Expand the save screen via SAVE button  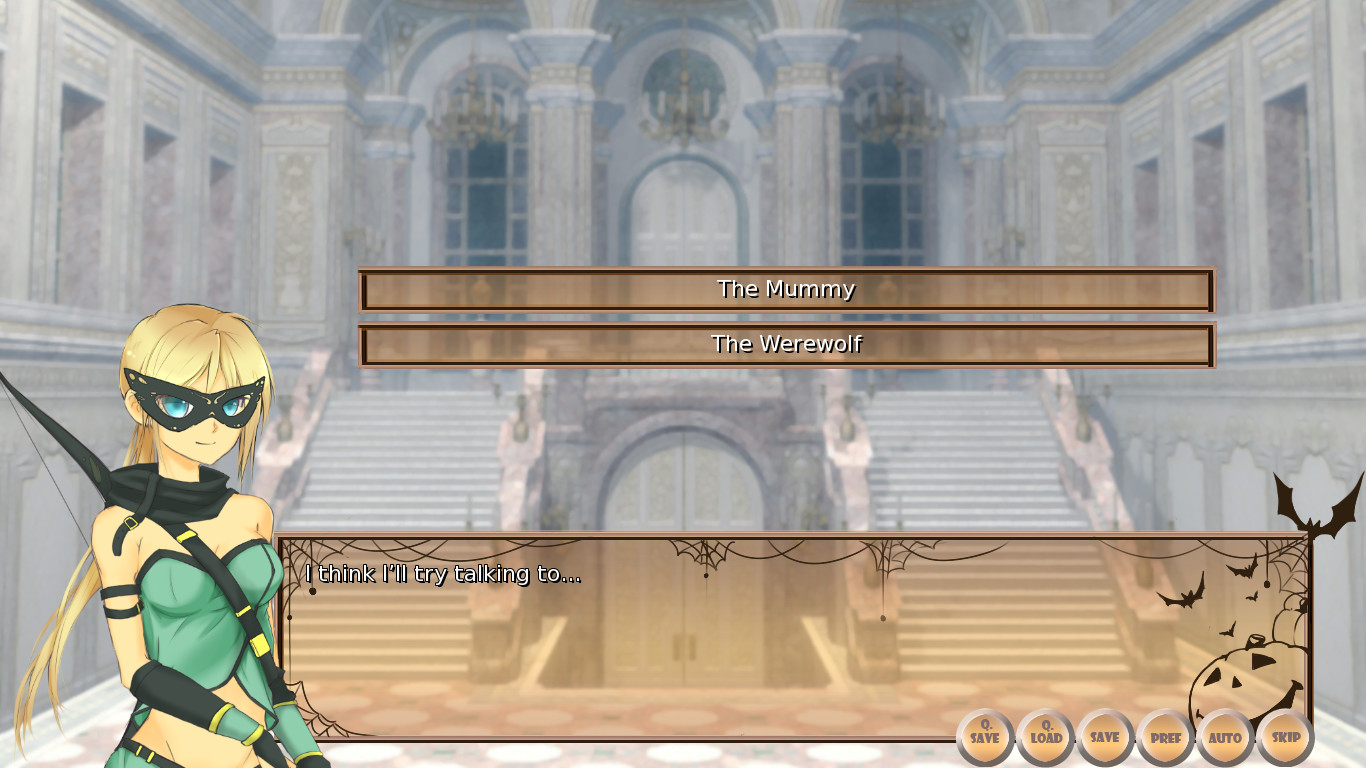click(x=1104, y=737)
